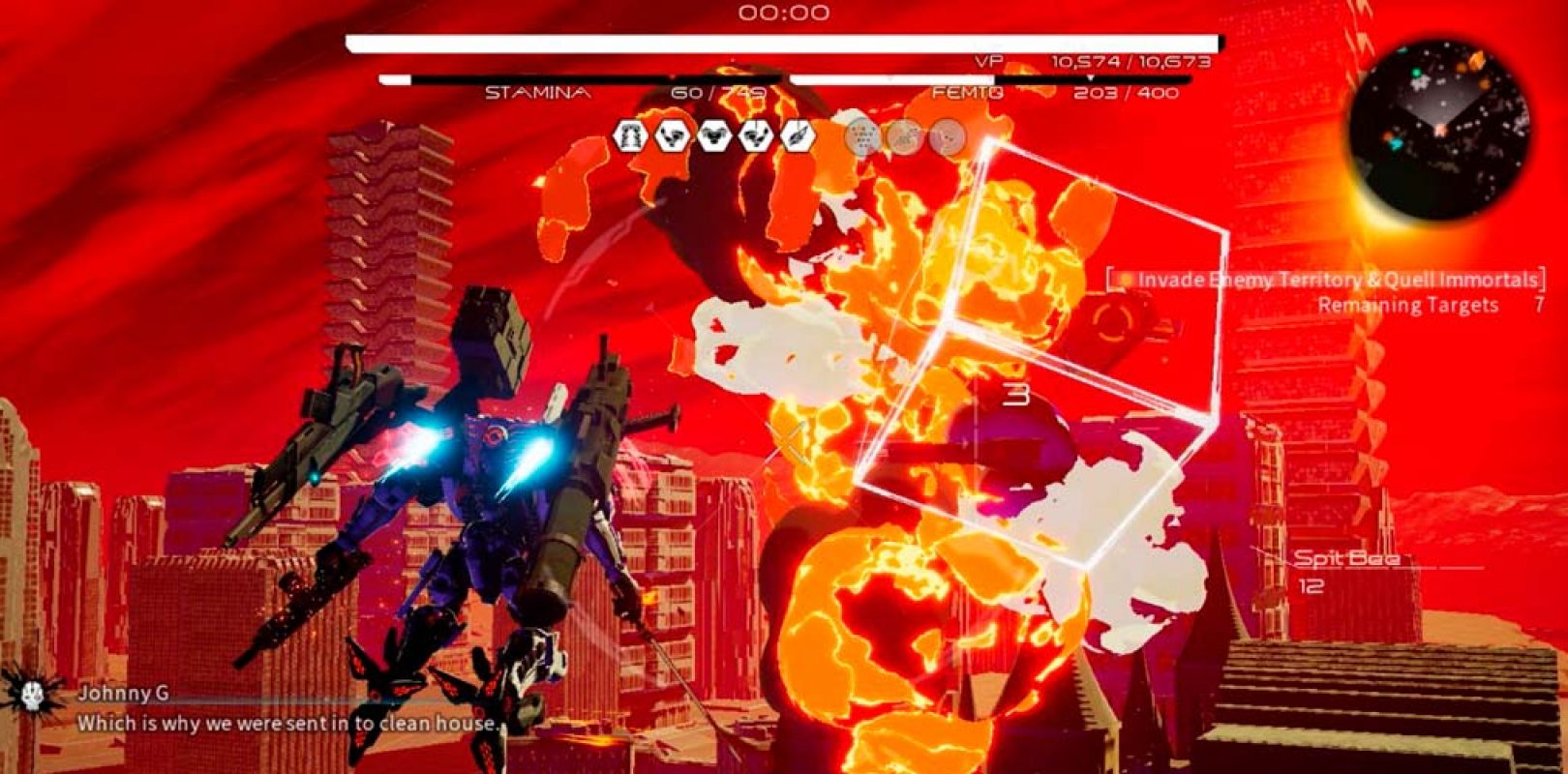The width and height of the screenshot is (1568, 774).
Task: Open the Invade Enemy Territory objective tracker
Action: coord(1326,280)
